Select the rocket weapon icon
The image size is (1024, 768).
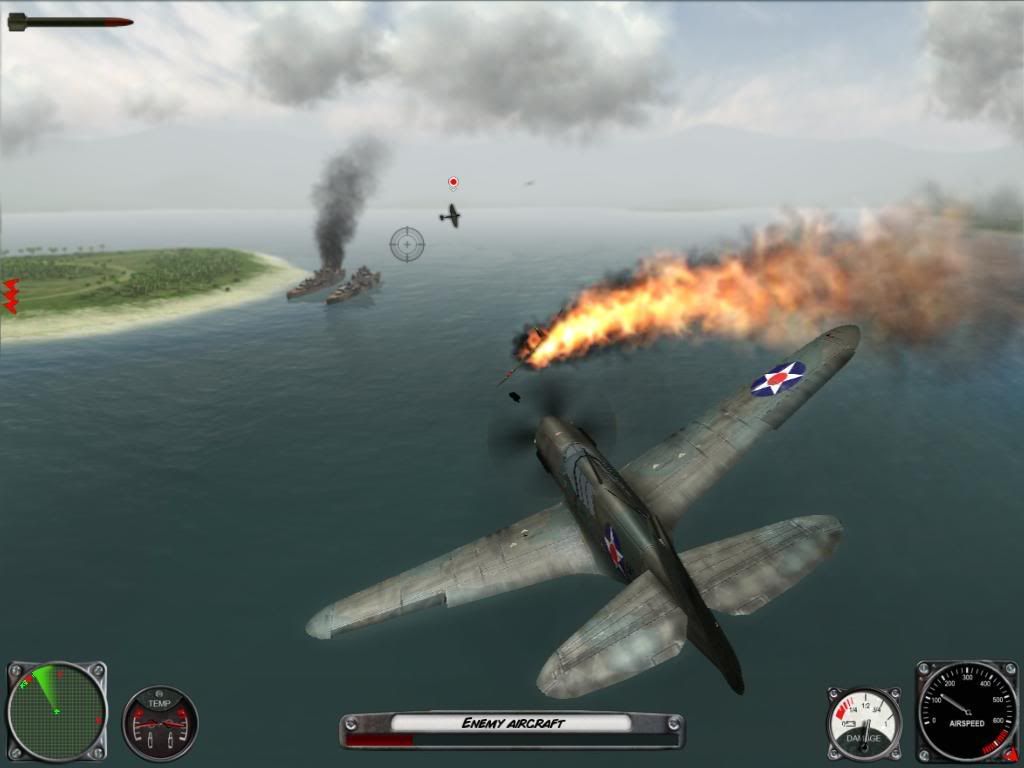70,21
